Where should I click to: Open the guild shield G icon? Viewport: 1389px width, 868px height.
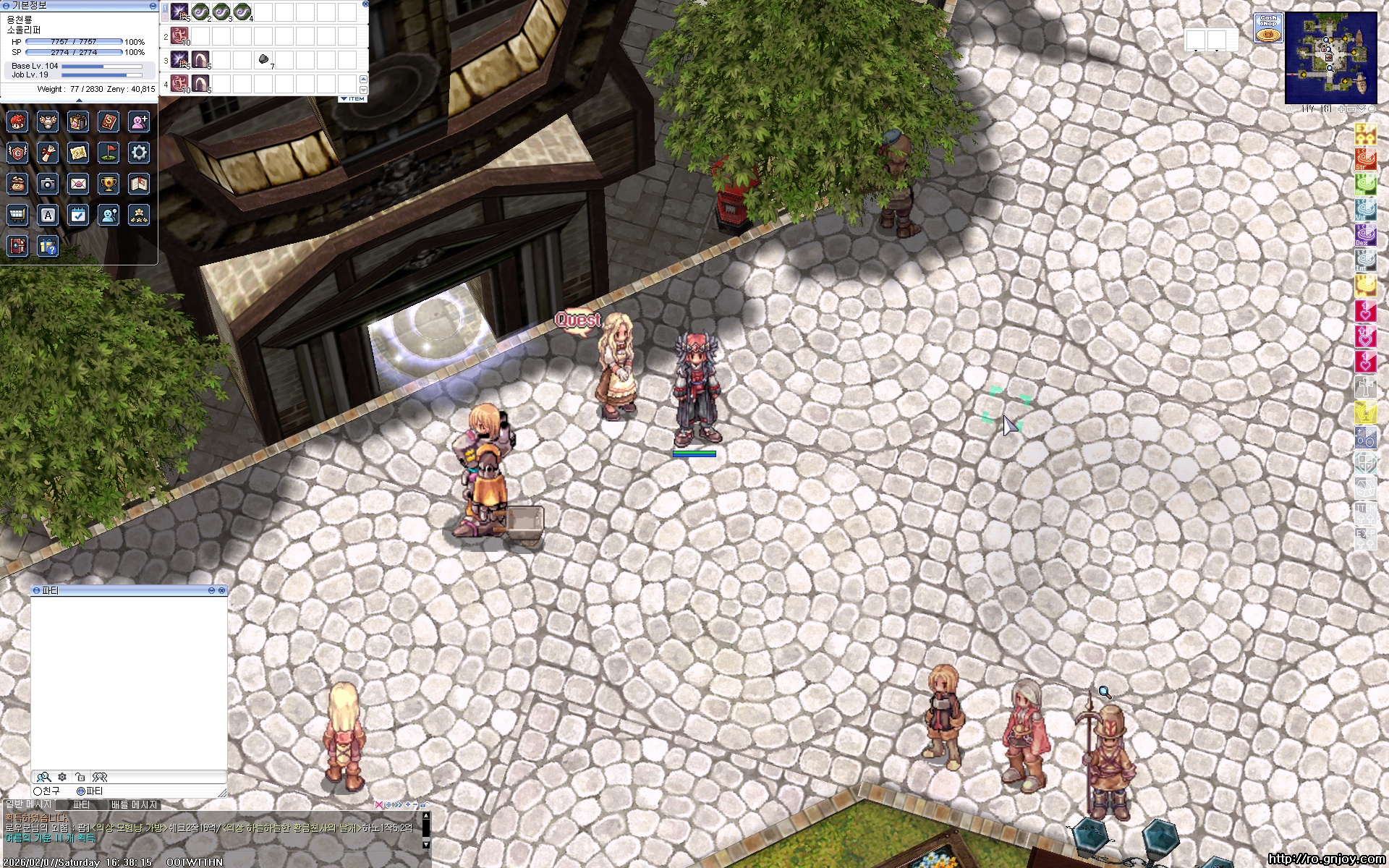click(17, 153)
